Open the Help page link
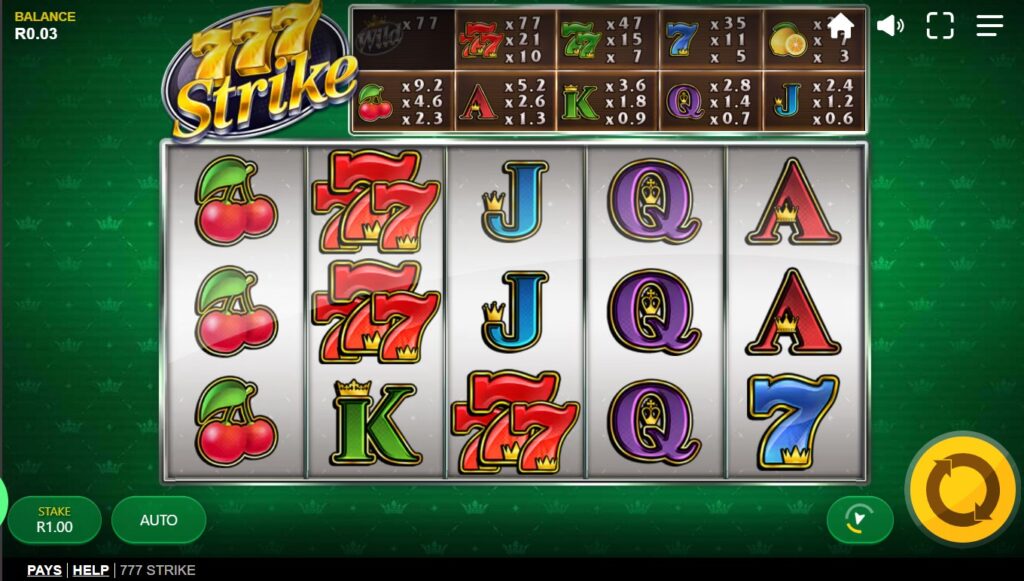This screenshot has height=581, width=1024. [x=91, y=570]
